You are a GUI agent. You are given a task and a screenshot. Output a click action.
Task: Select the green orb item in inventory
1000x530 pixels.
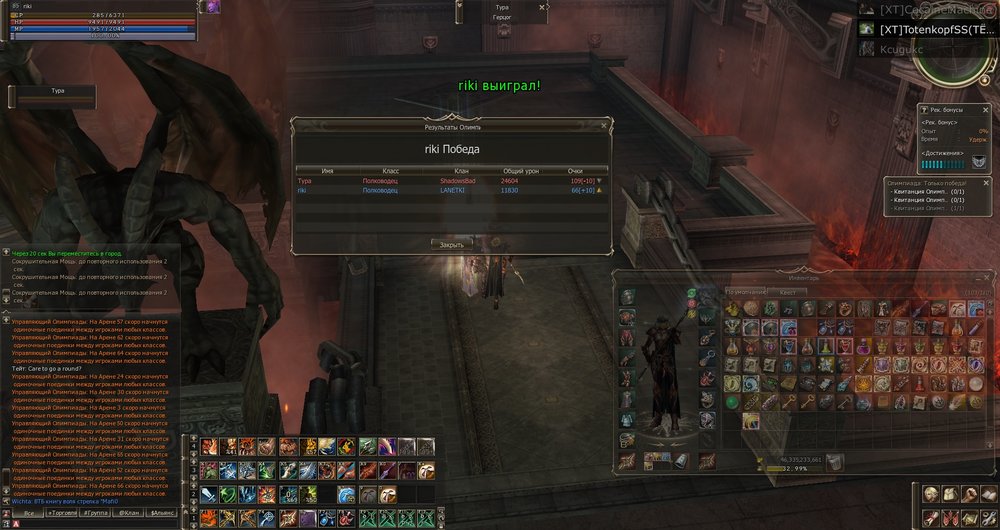click(x=733, y=402)
